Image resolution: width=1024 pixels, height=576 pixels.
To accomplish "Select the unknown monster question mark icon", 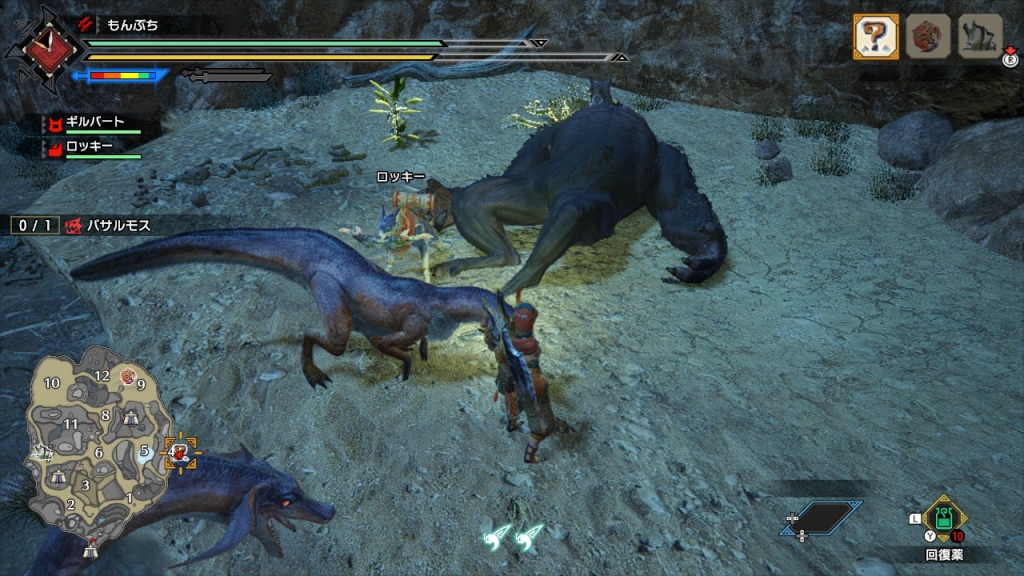I will coord(873,37).
